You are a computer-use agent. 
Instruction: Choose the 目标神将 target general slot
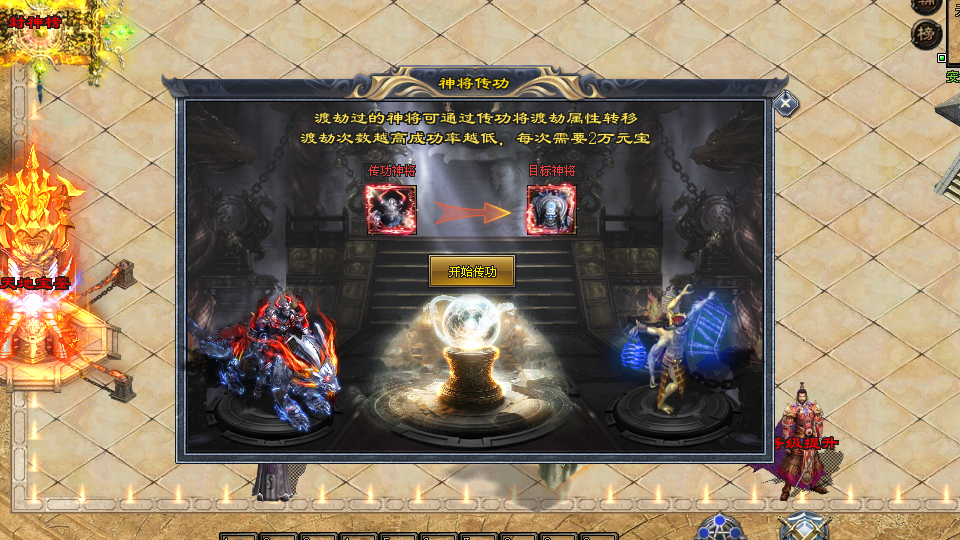[551, 210]
